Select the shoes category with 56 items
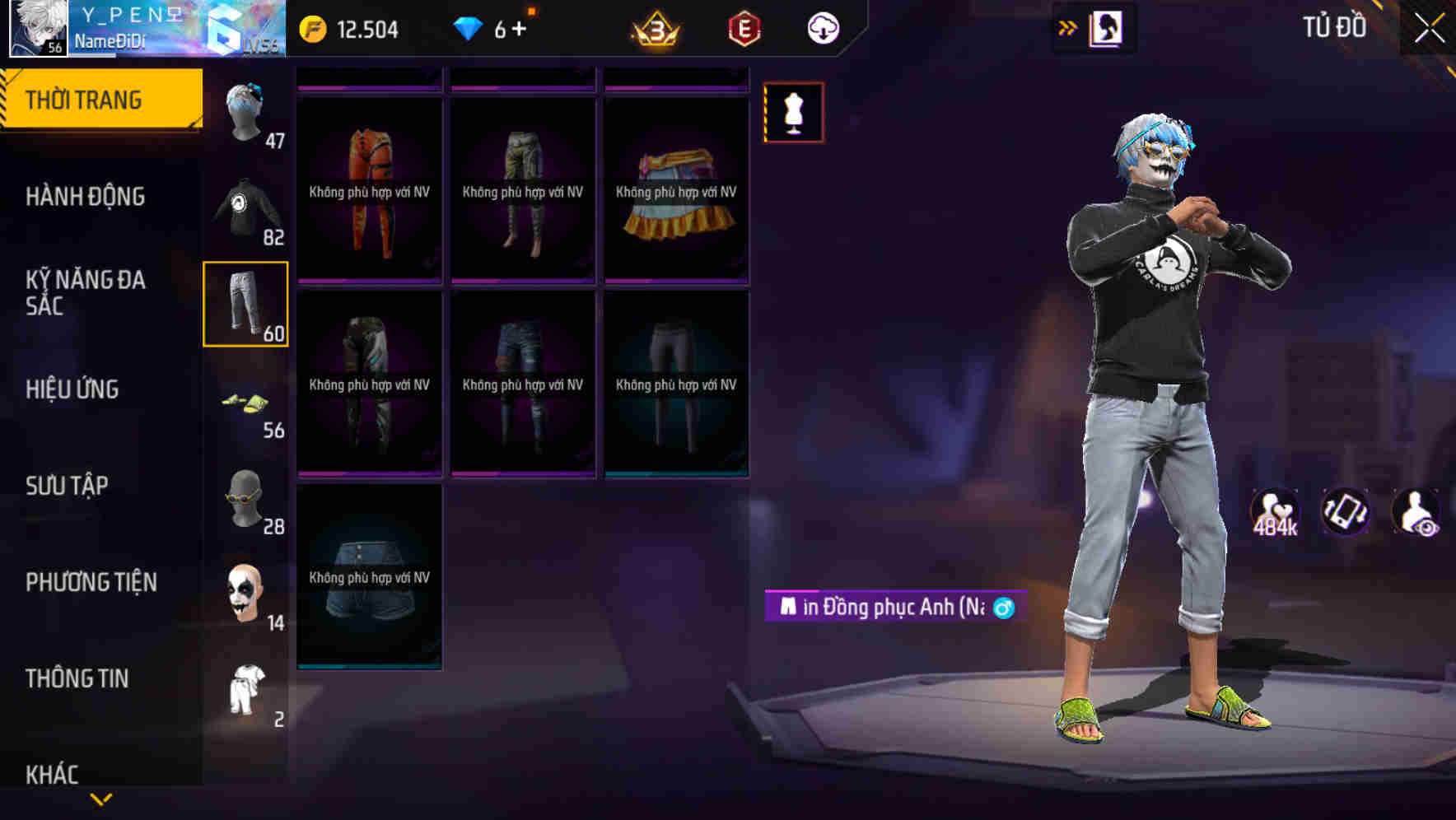 pos(246,403)
